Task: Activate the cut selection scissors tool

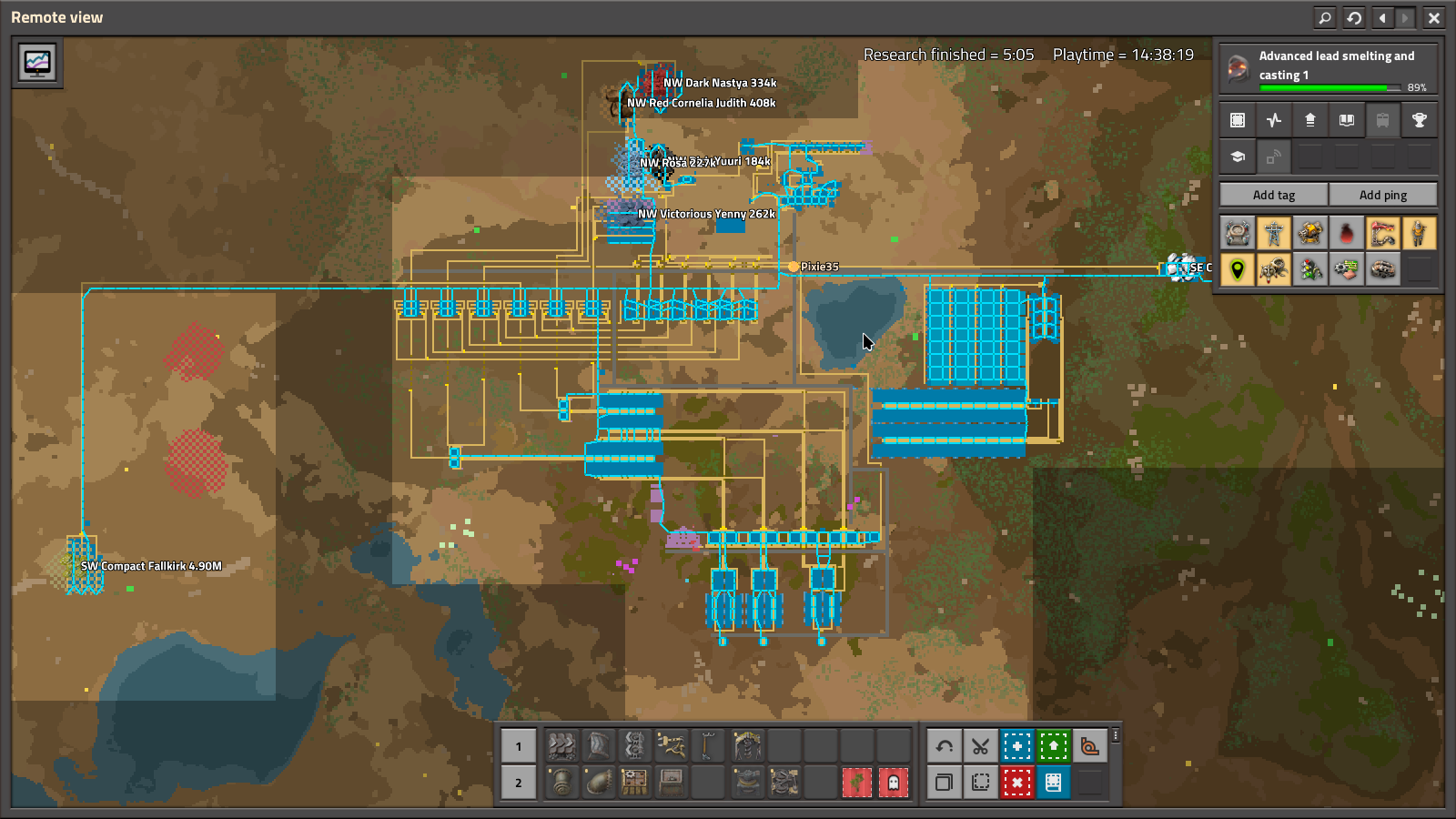Action: [980, 745]
